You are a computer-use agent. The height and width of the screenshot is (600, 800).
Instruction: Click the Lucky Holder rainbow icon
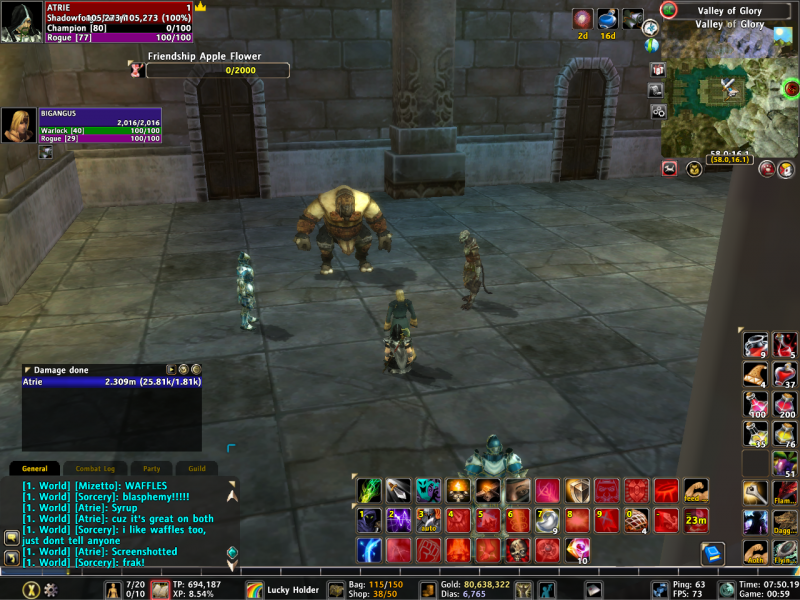(x=255, y=590)
